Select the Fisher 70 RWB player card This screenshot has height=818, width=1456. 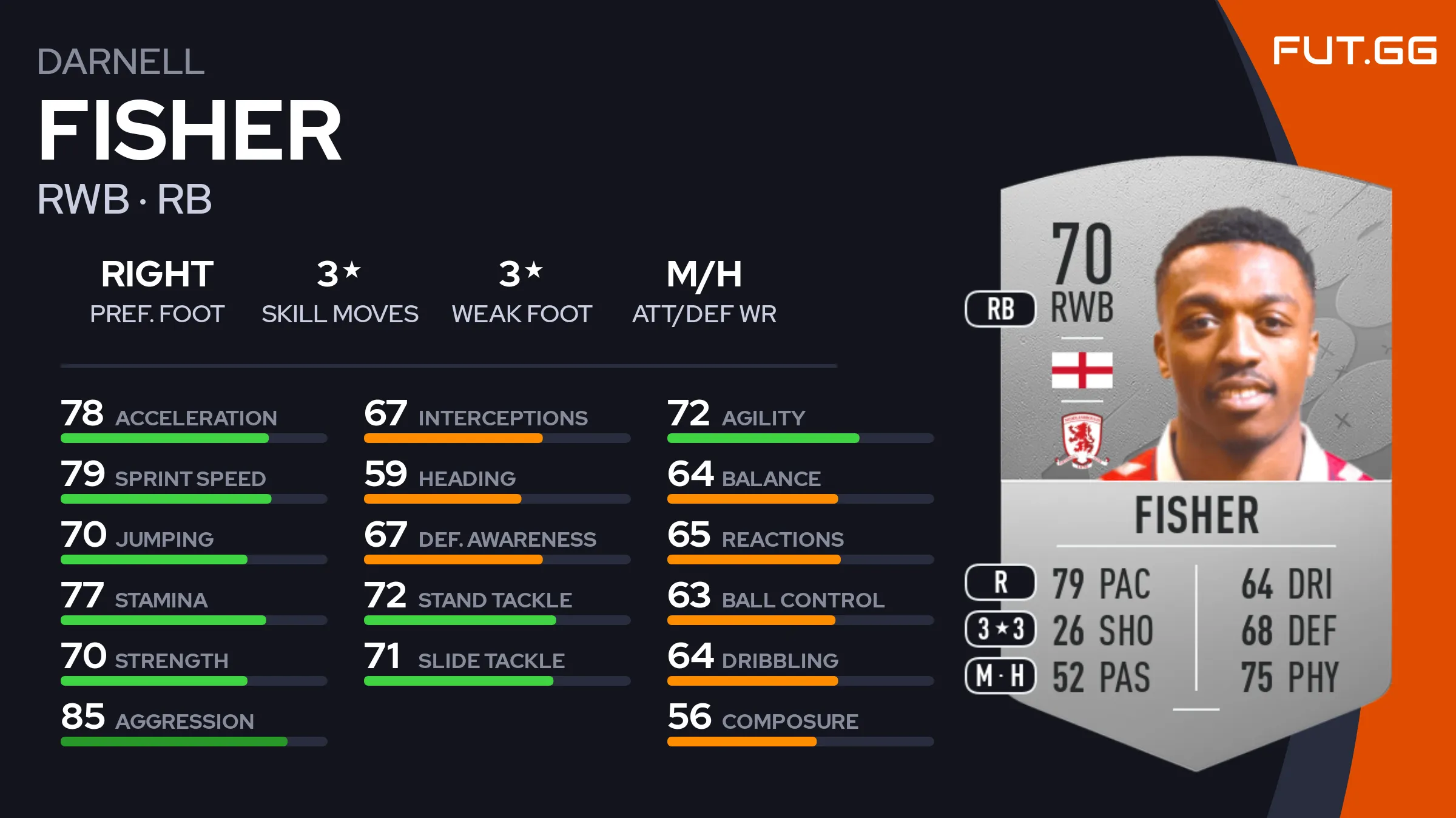click(1195, 461)
